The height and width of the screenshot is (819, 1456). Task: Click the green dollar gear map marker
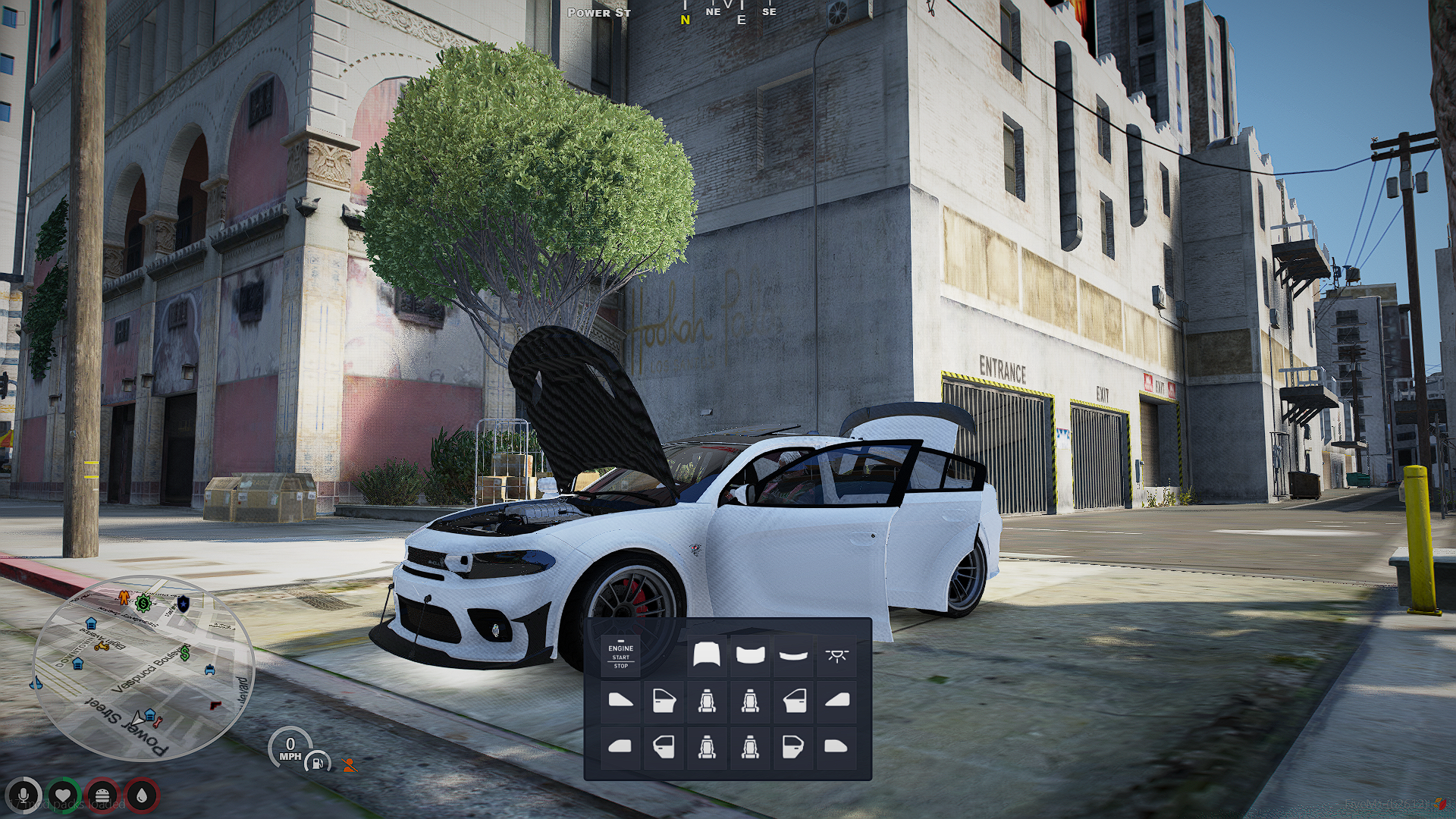coord(143,604)
